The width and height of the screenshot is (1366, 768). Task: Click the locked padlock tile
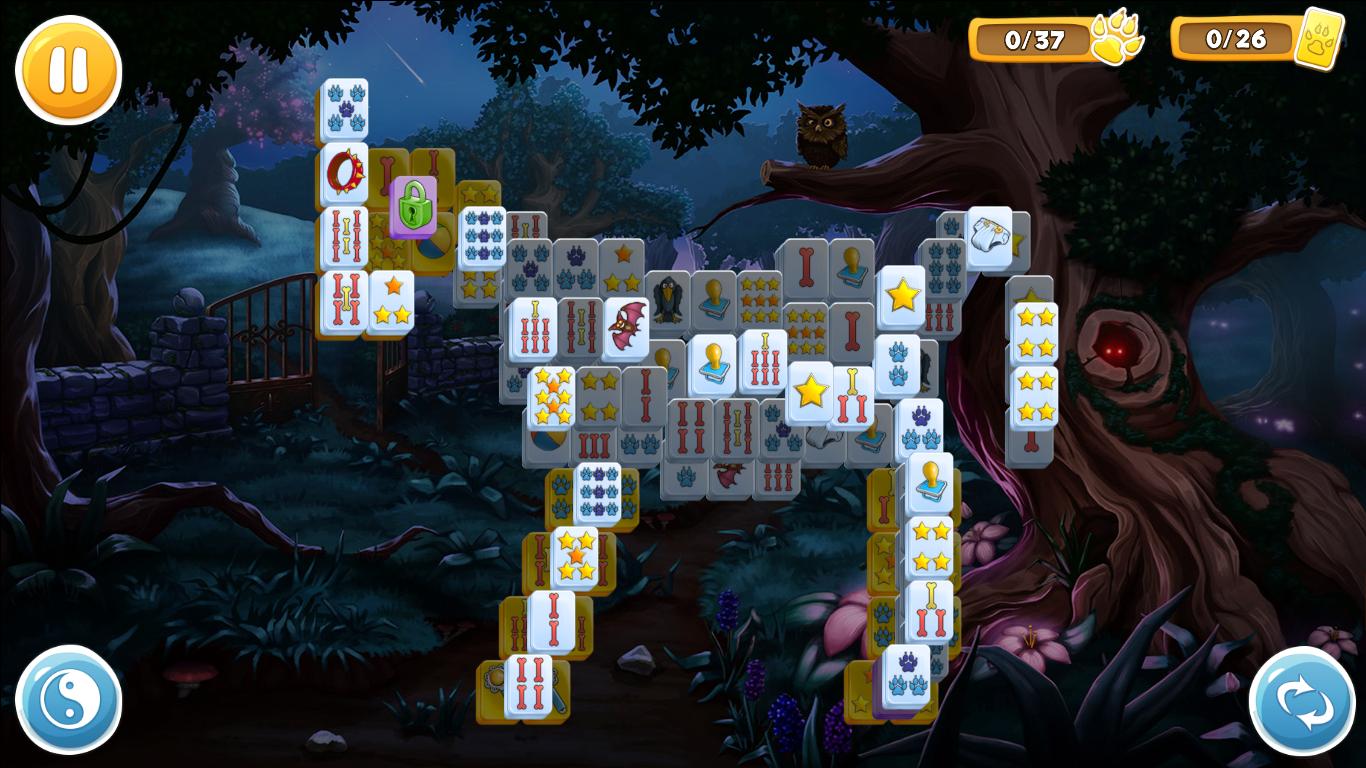tap(413, 206)
